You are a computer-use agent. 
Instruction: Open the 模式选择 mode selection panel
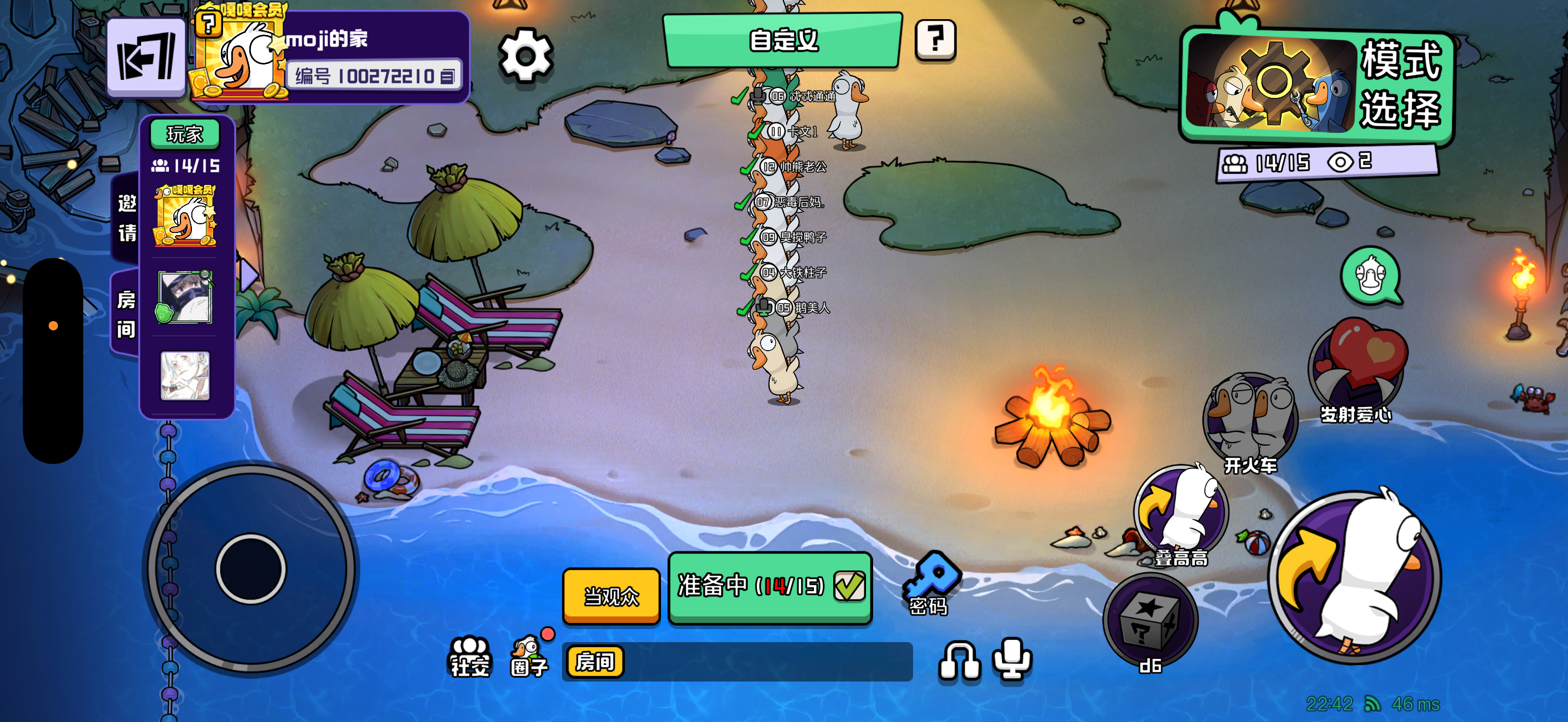point(1316,84)
